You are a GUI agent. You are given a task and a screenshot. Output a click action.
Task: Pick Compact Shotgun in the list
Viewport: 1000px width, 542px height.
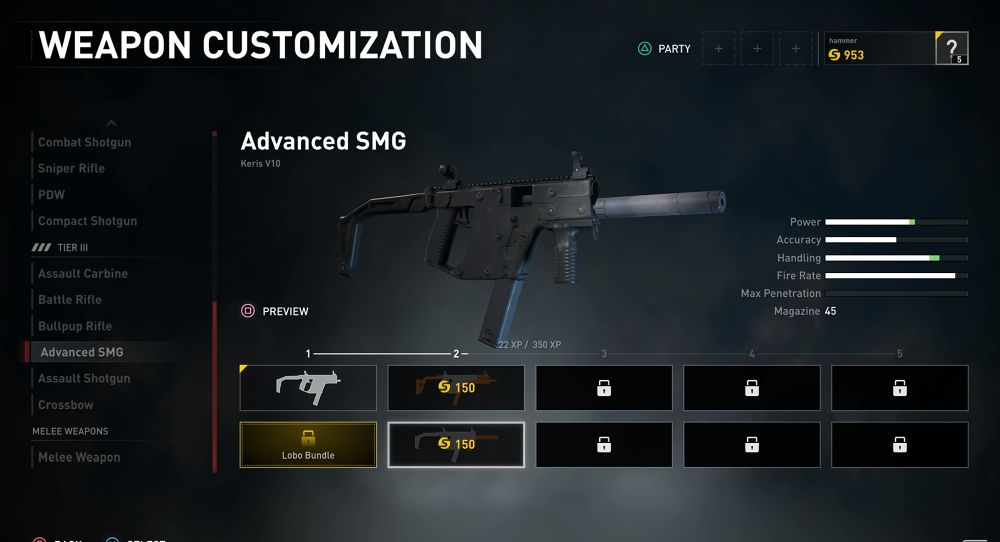pyautogui.click(x=88, y=221)
